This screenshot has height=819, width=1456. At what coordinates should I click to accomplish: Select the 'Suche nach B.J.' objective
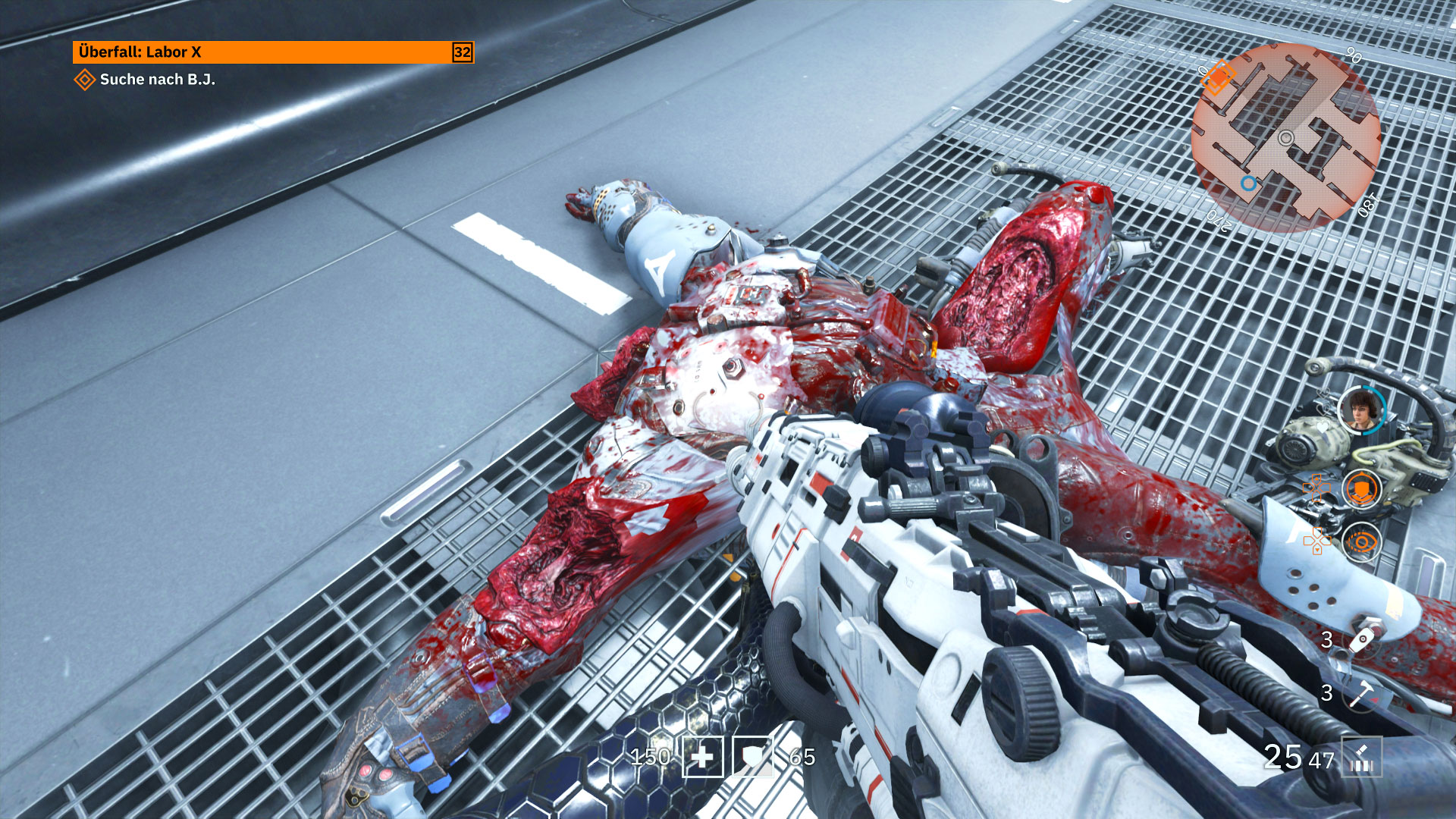tap(157, 80)
